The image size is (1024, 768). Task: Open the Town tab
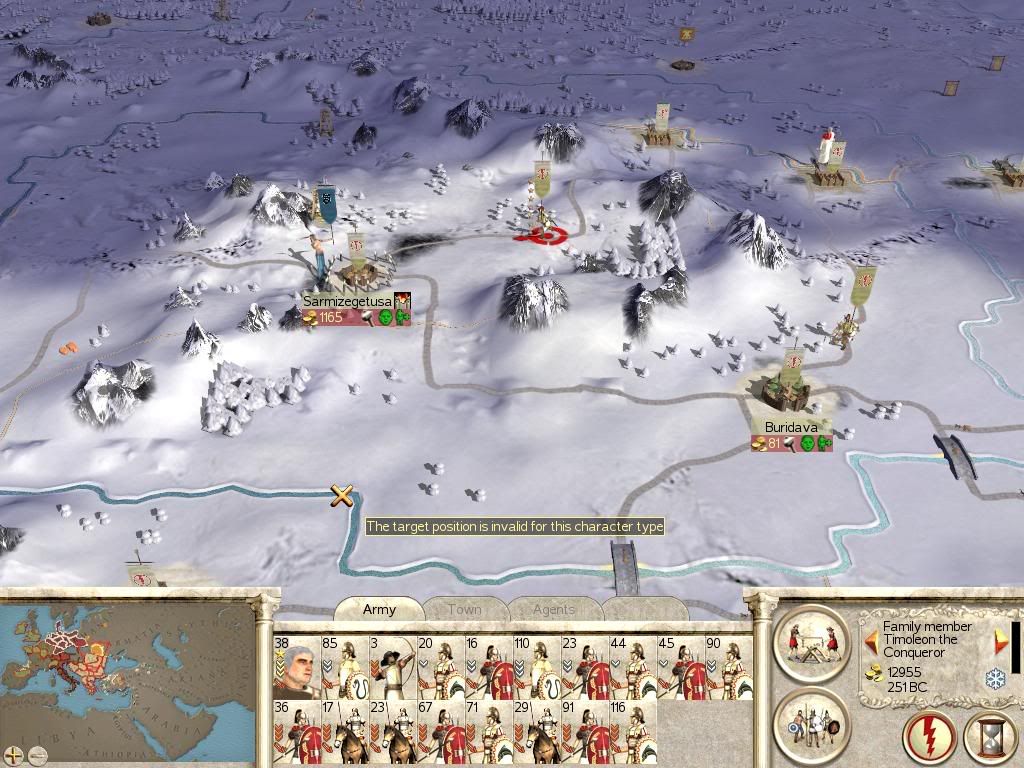[x=464, y=609]
